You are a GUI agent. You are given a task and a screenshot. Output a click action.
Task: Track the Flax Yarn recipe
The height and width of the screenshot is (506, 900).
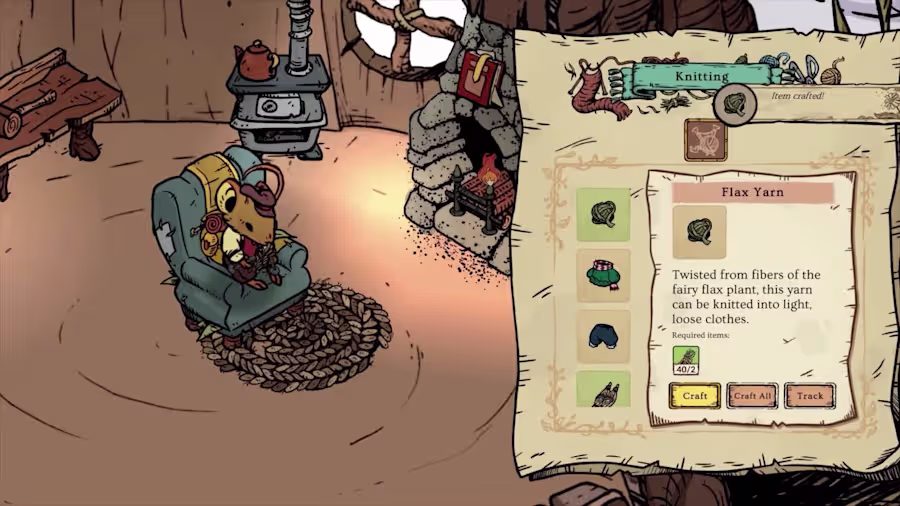point(809,396)
